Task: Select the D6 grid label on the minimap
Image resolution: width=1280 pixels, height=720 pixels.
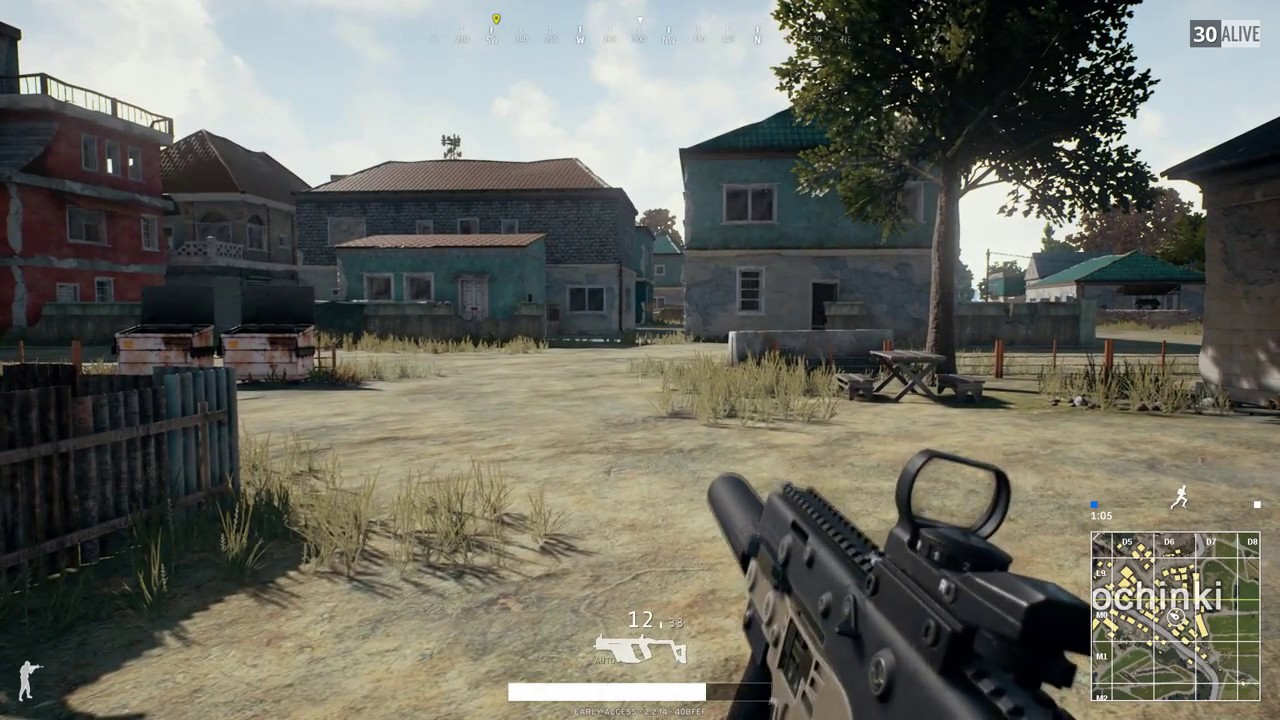Action: pos(1168,540)
